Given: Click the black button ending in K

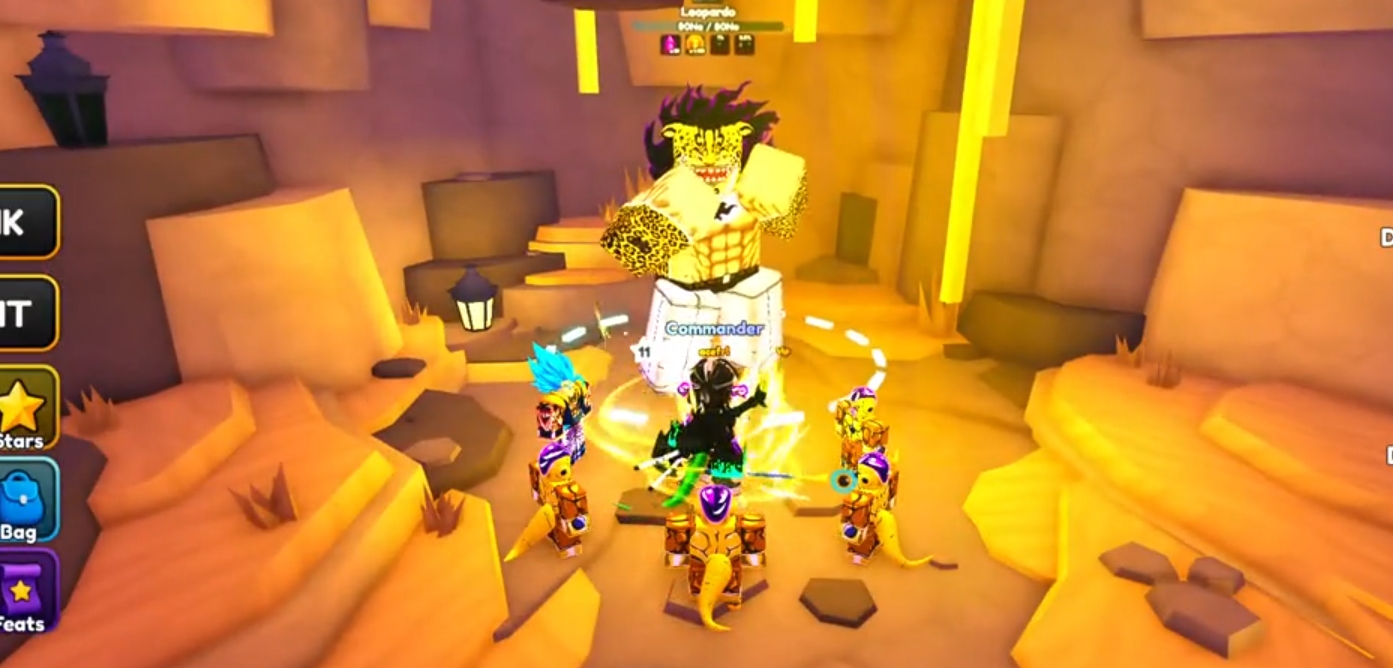Looking at the screenshot, I should (x=26, y=222).
